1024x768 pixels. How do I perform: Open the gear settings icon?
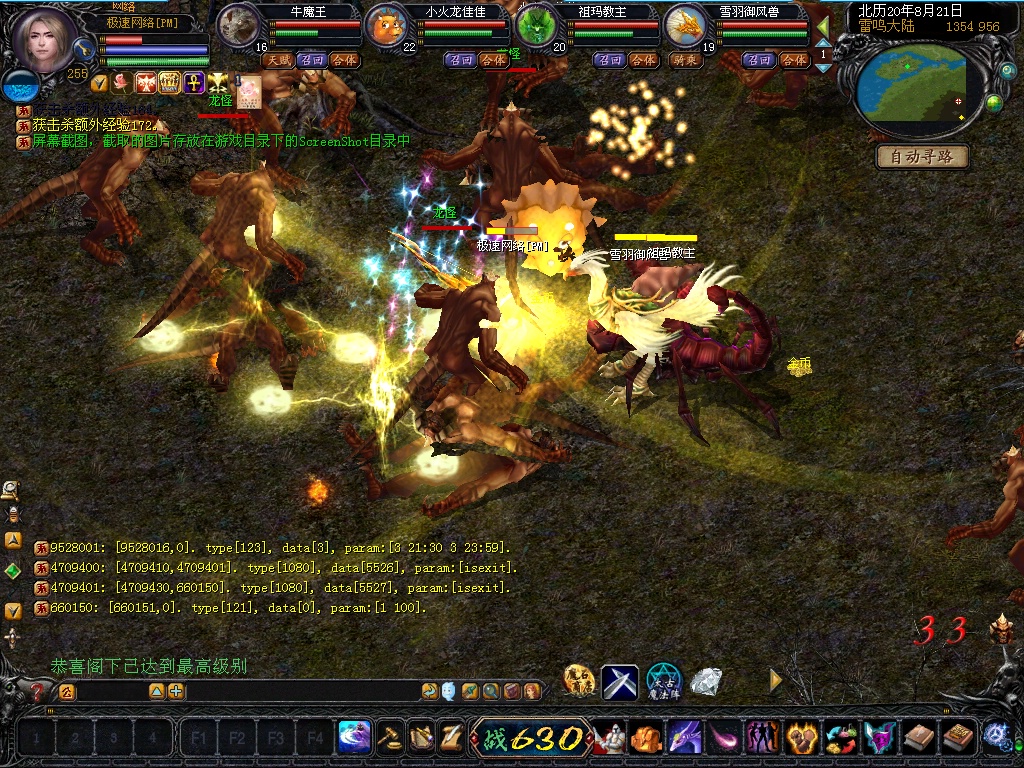pos(996,736)
